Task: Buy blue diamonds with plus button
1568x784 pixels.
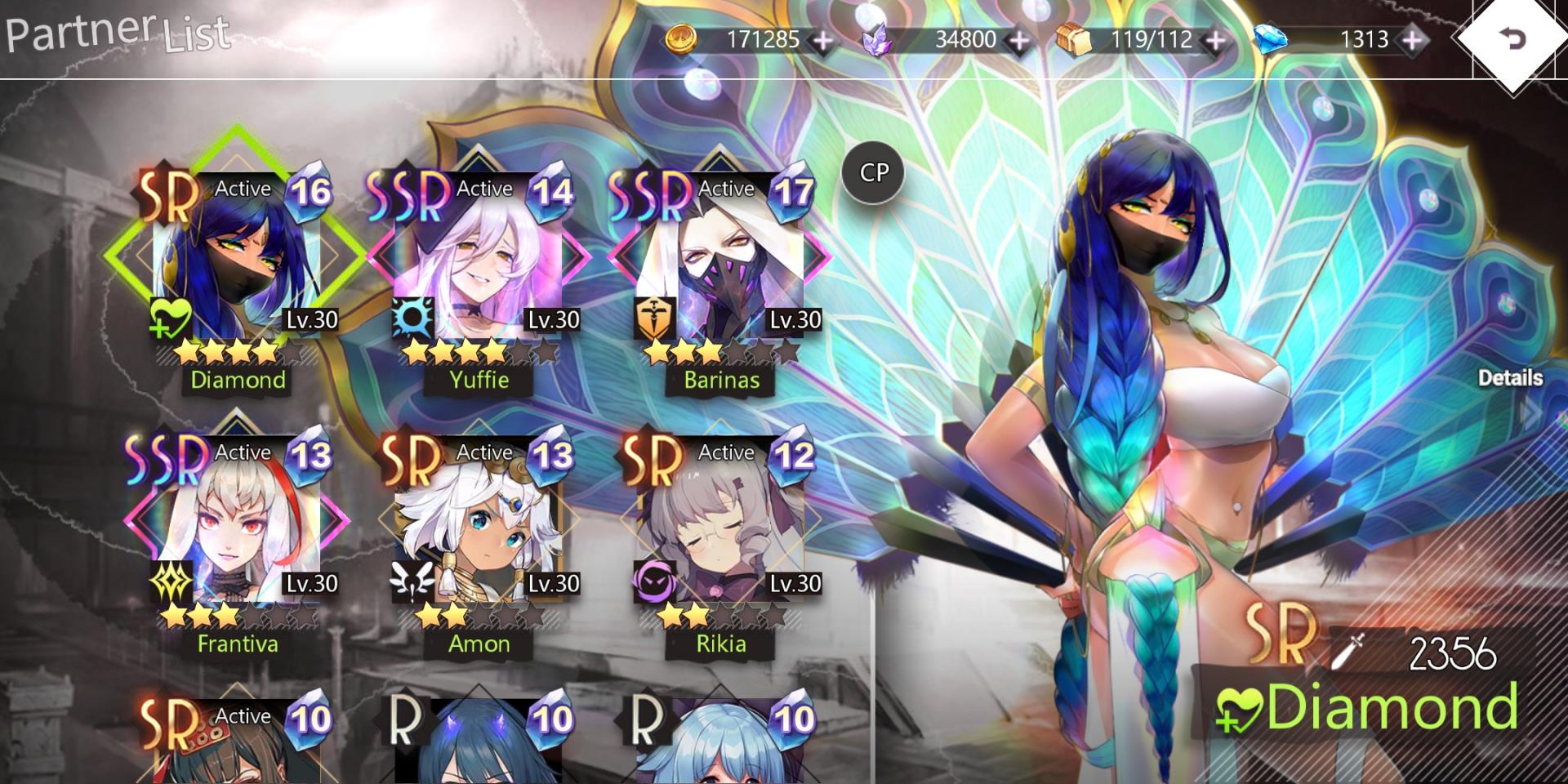Action: point(1412,39)
